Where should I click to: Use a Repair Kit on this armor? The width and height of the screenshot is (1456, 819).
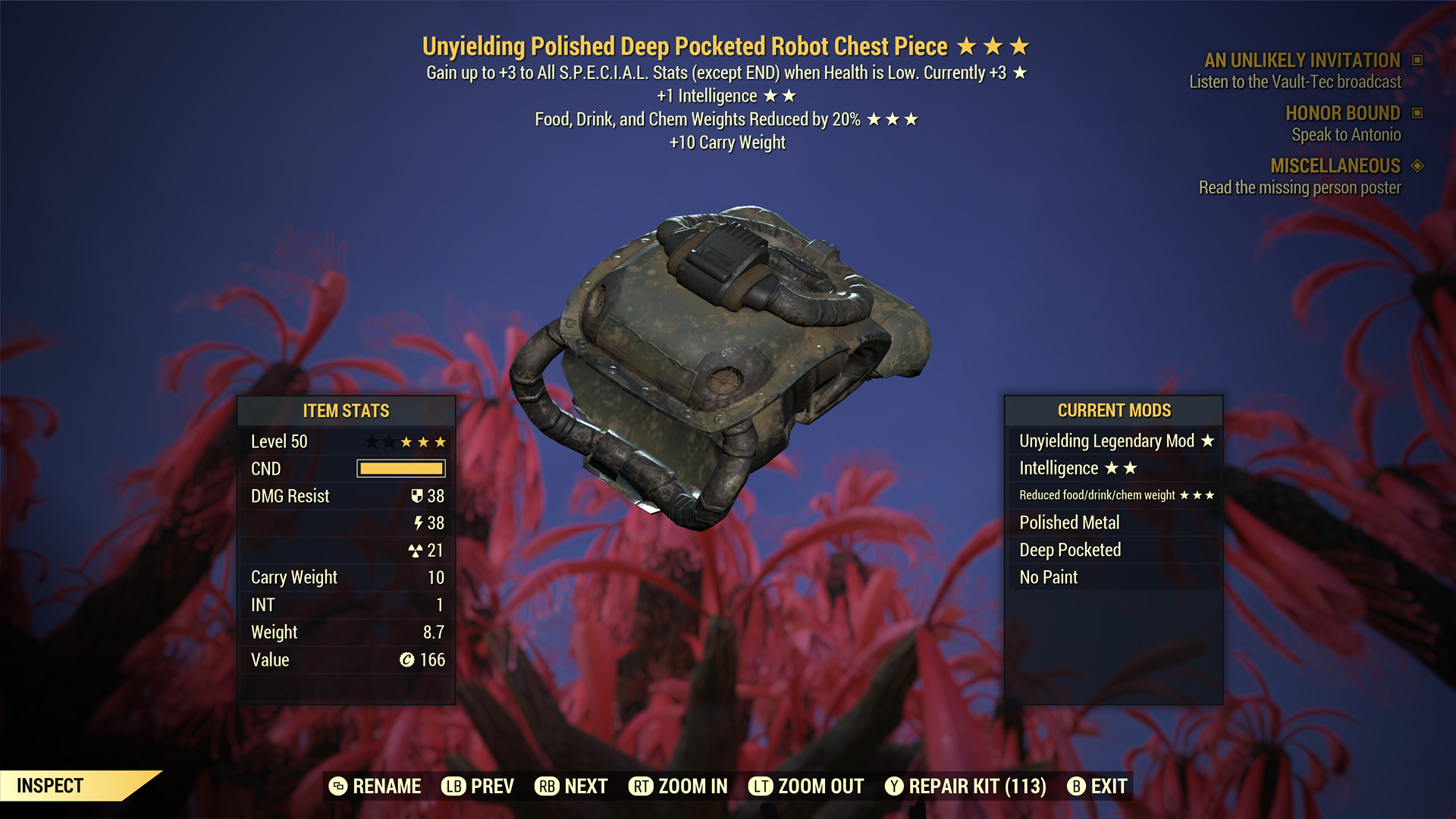pos(965,786)
